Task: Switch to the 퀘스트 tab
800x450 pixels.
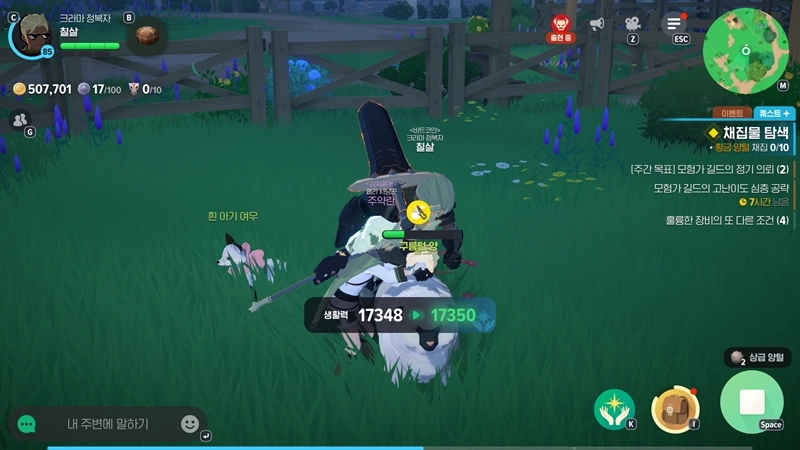Action: pyautogui.click(x=773, y=114)
